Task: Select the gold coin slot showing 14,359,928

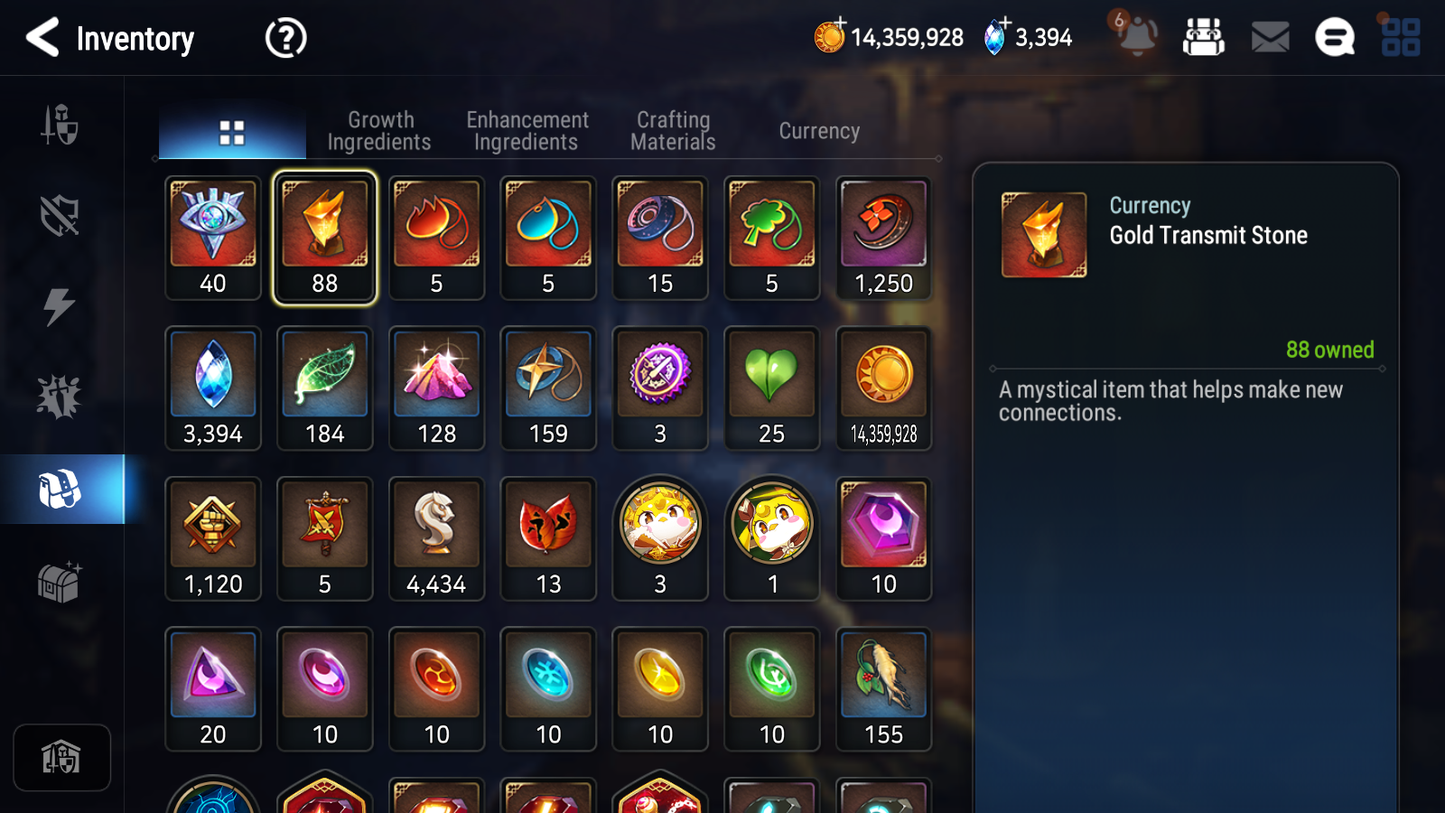Action: (883, 388)
